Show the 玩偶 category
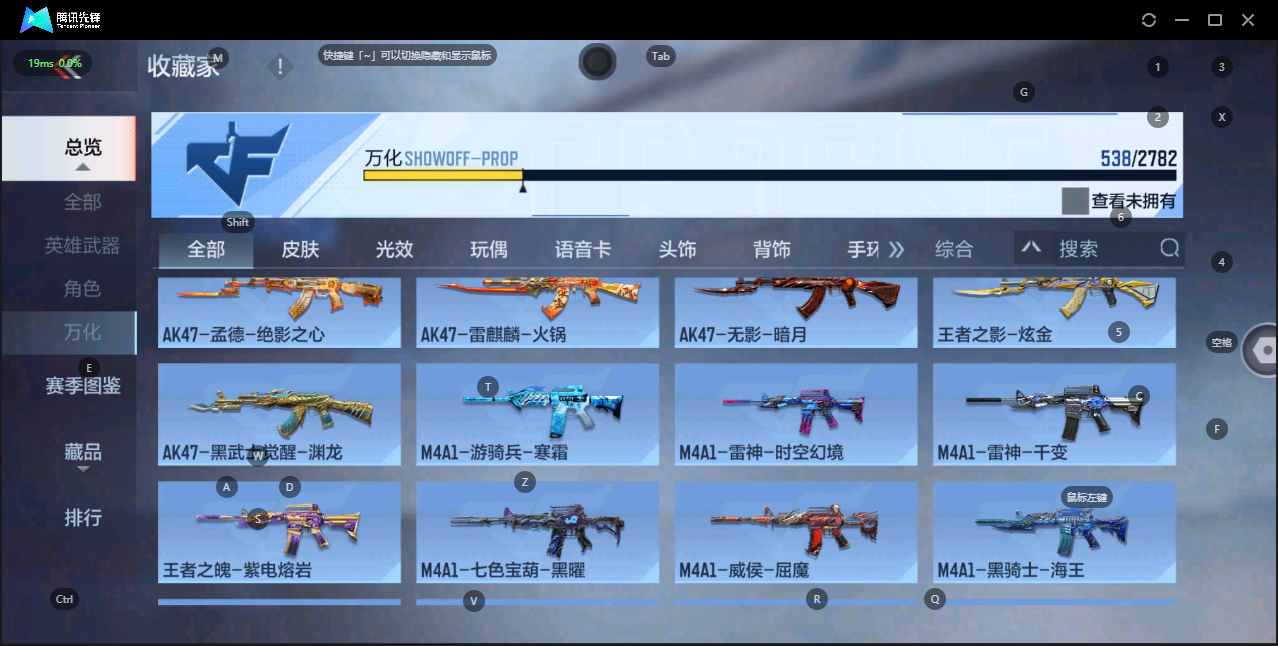1278x646 pixels. pyautogui.click(x=488, y=249)
